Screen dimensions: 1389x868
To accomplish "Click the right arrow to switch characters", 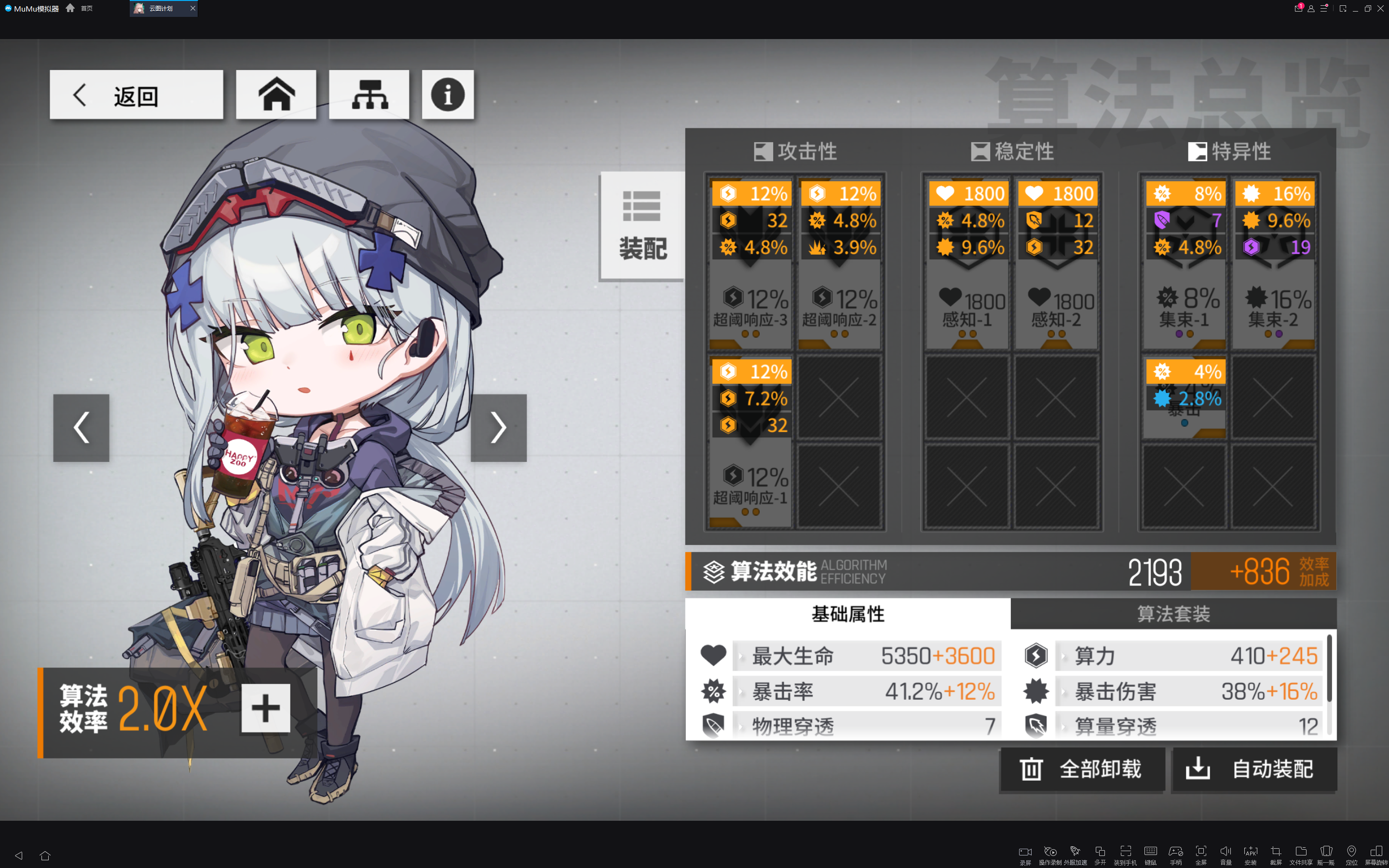I will 498,428.
